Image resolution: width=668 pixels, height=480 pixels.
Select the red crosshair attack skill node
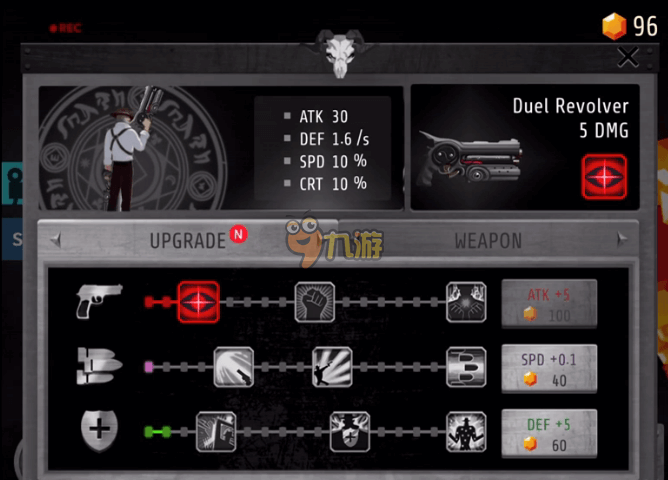click(x=198, y=301)
